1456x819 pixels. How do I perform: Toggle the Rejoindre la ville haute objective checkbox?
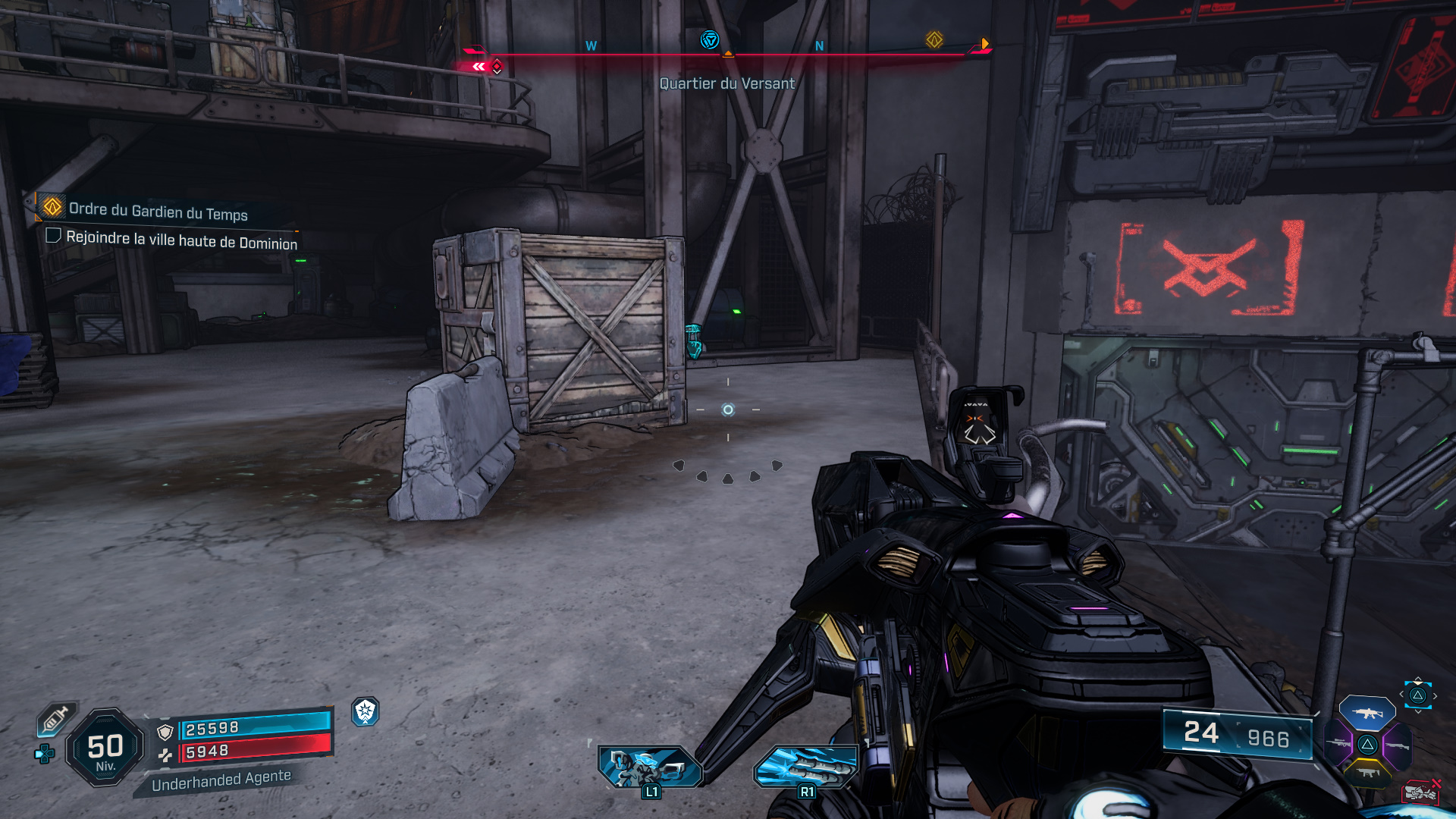coord(53,236)
